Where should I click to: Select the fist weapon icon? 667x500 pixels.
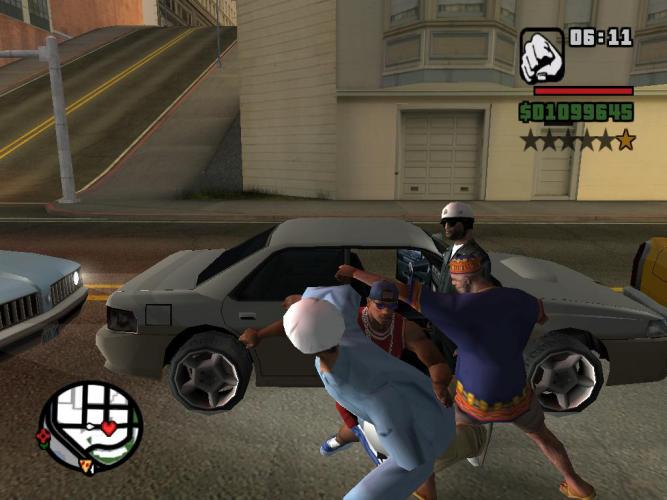pos(541,55)
